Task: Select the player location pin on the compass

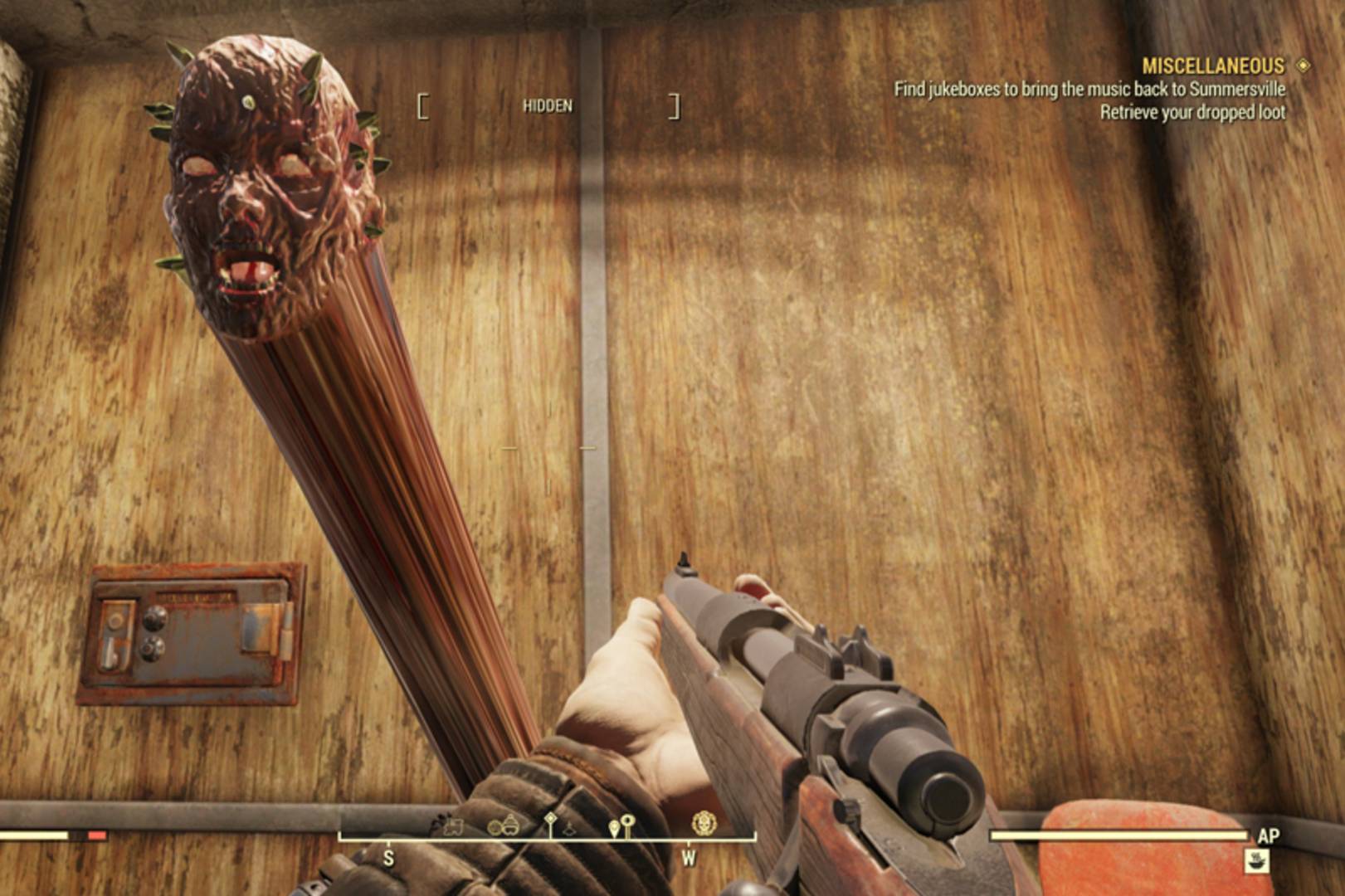Action: point(614,826)
